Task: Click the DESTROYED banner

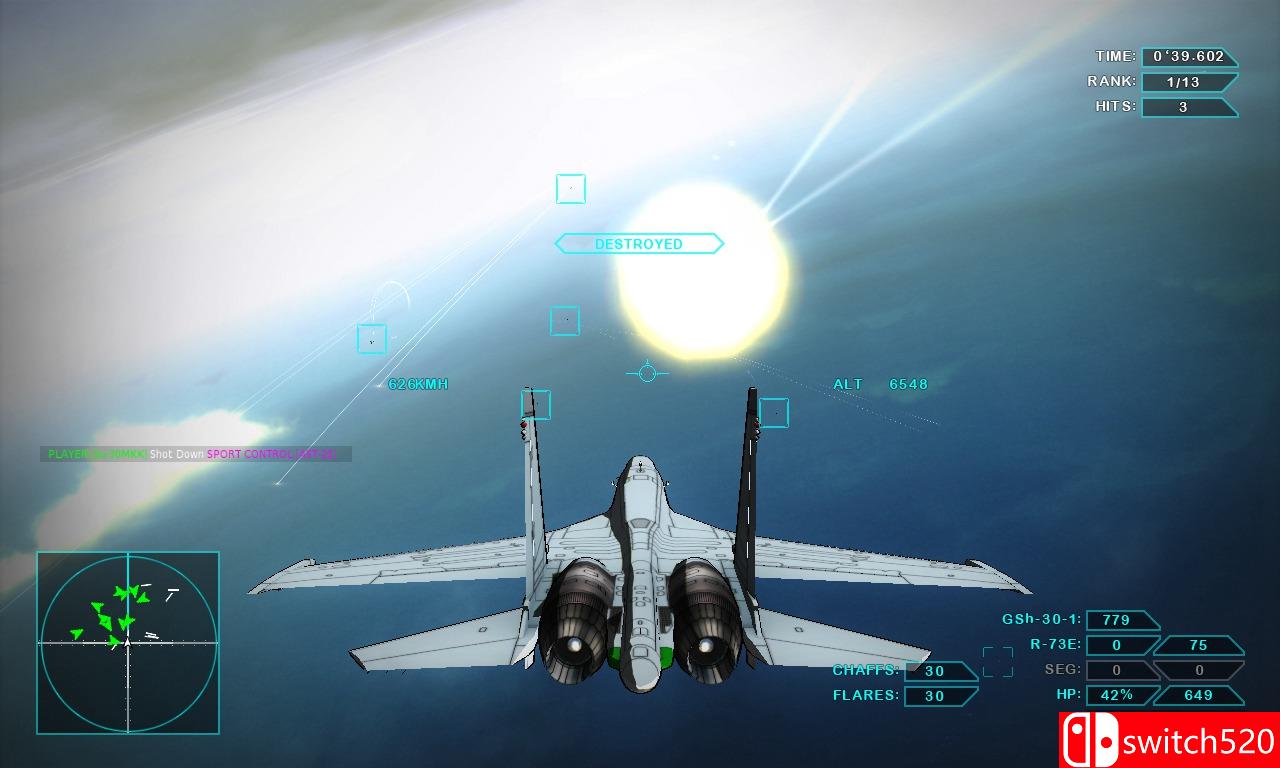Action: (x=639, y=243)
